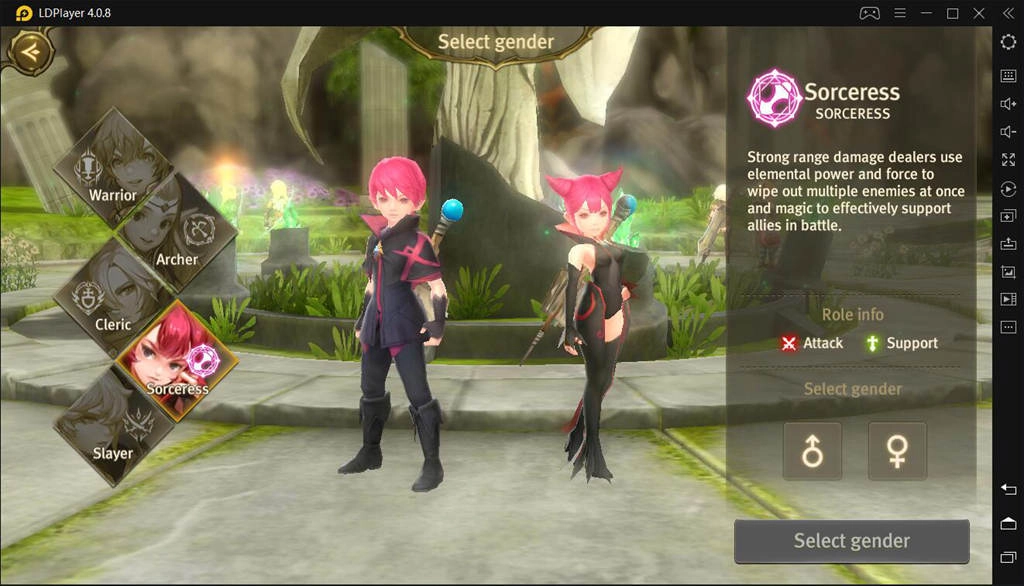Switch to the Slayer class
The image size is (1024, 586).
(x=113, y=426)
